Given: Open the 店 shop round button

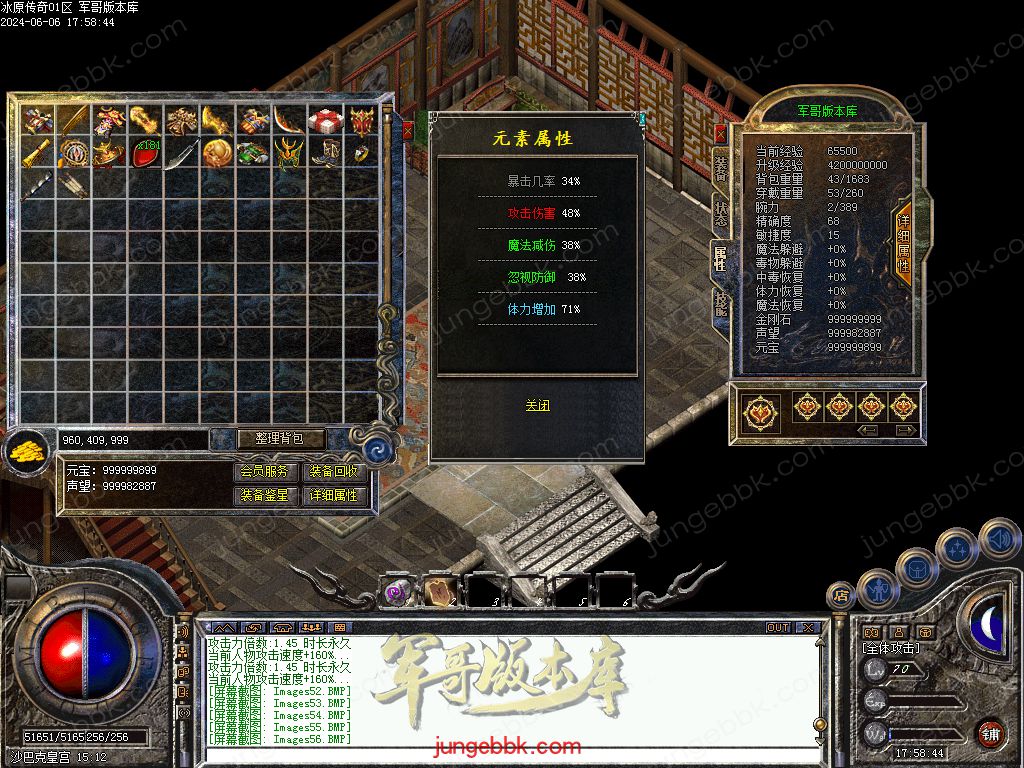Looking at the screenshot, I should pos(840,596).
